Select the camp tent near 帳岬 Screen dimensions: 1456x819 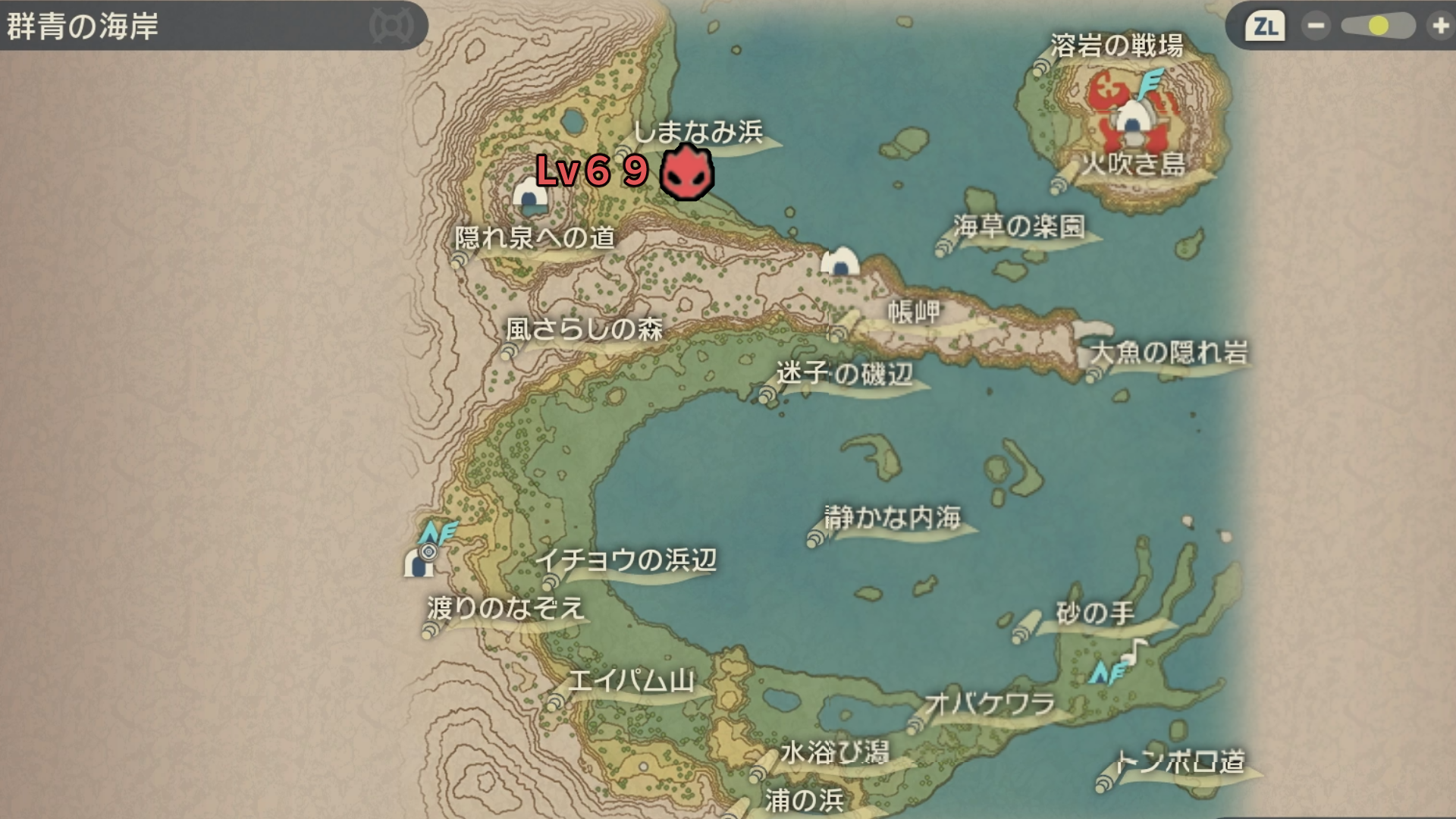[840, 262]
